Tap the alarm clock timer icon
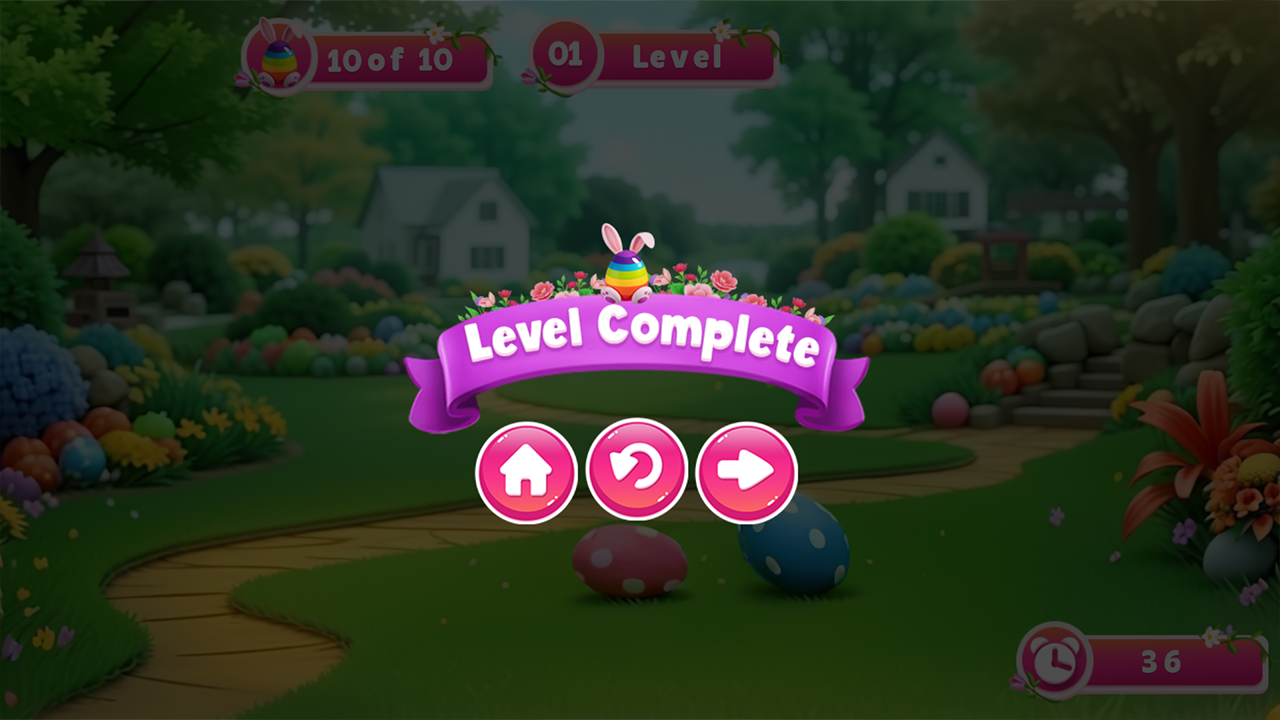This screenshot has width=1280, height=720. 1055,661
